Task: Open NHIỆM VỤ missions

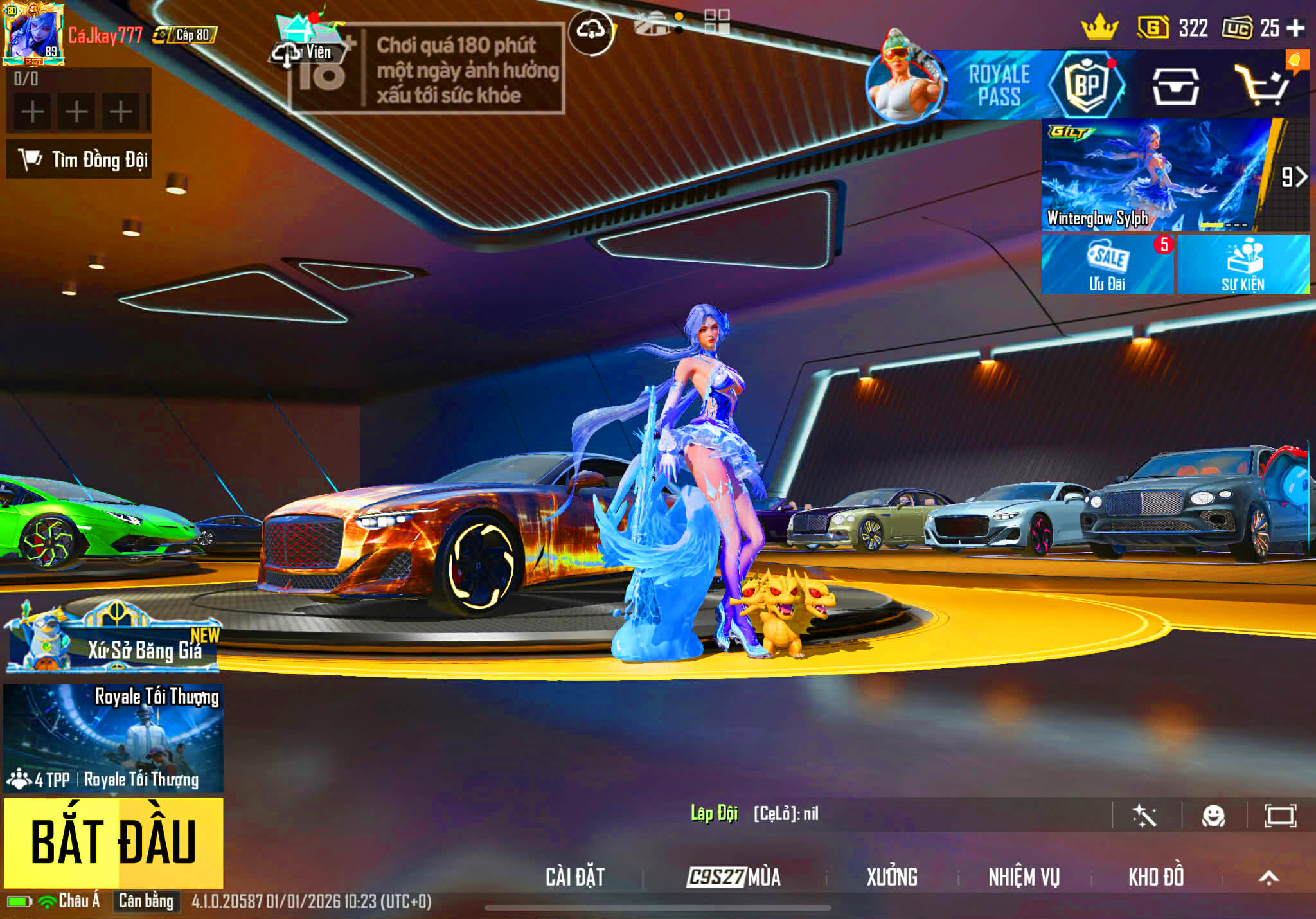Action: [x=1024, y=877]
